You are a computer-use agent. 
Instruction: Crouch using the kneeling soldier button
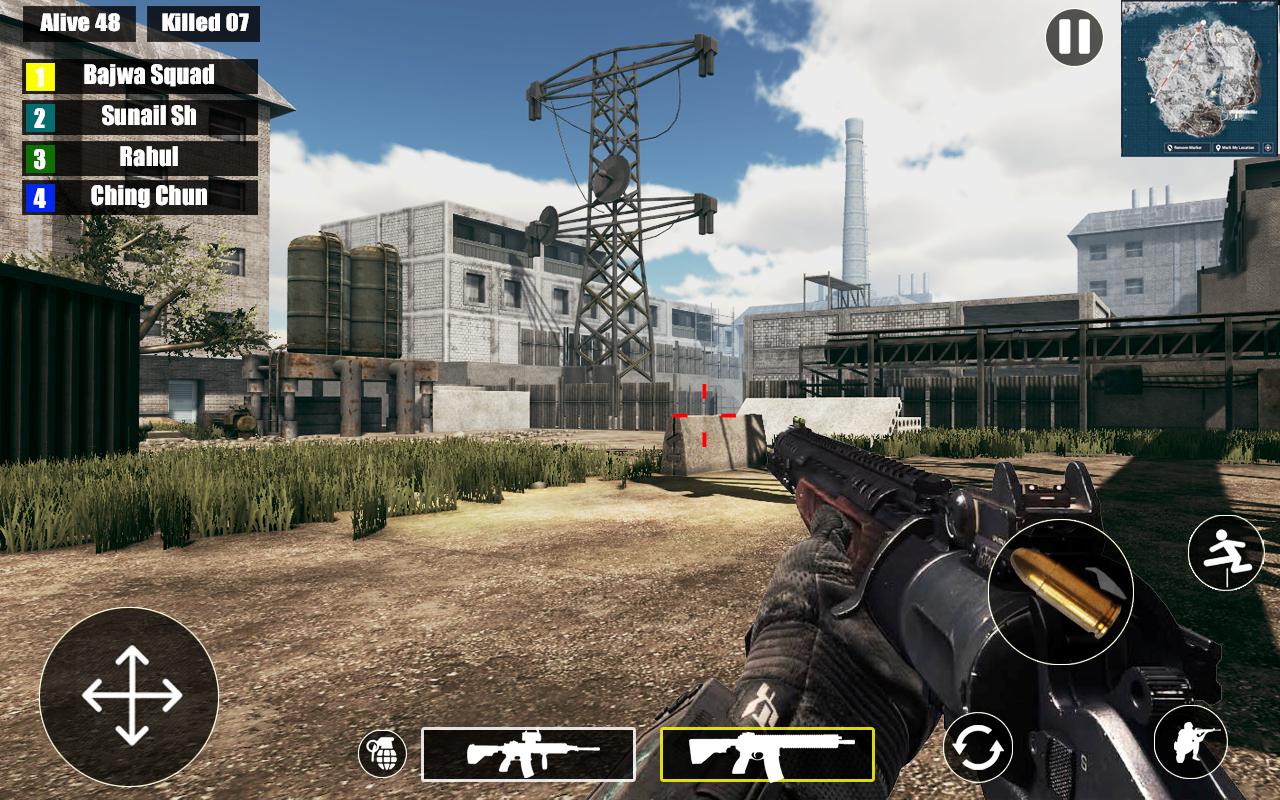click(x=1190, y=742)
